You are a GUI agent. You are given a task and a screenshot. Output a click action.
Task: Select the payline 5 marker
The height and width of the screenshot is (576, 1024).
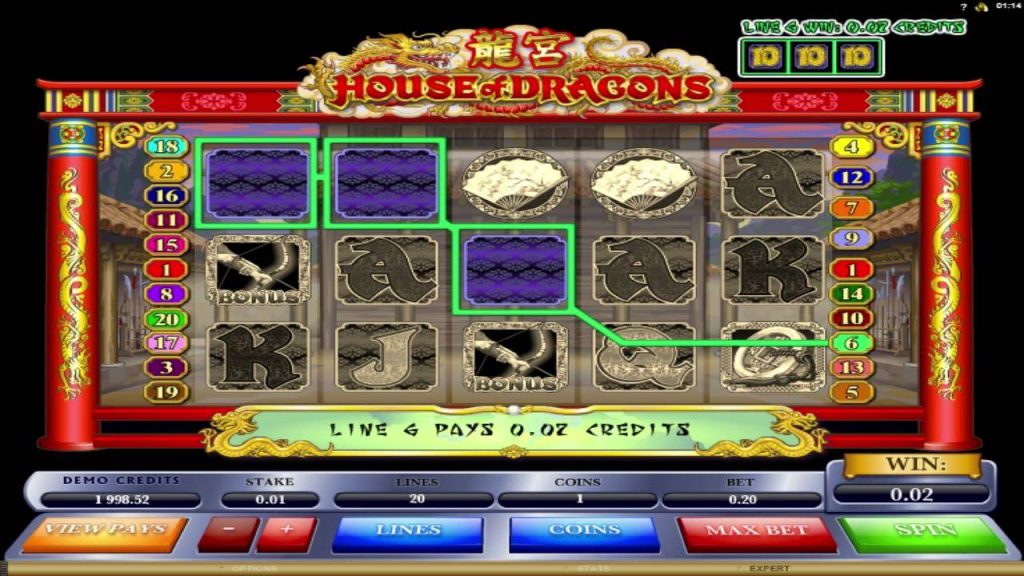(x=851, y=392)
